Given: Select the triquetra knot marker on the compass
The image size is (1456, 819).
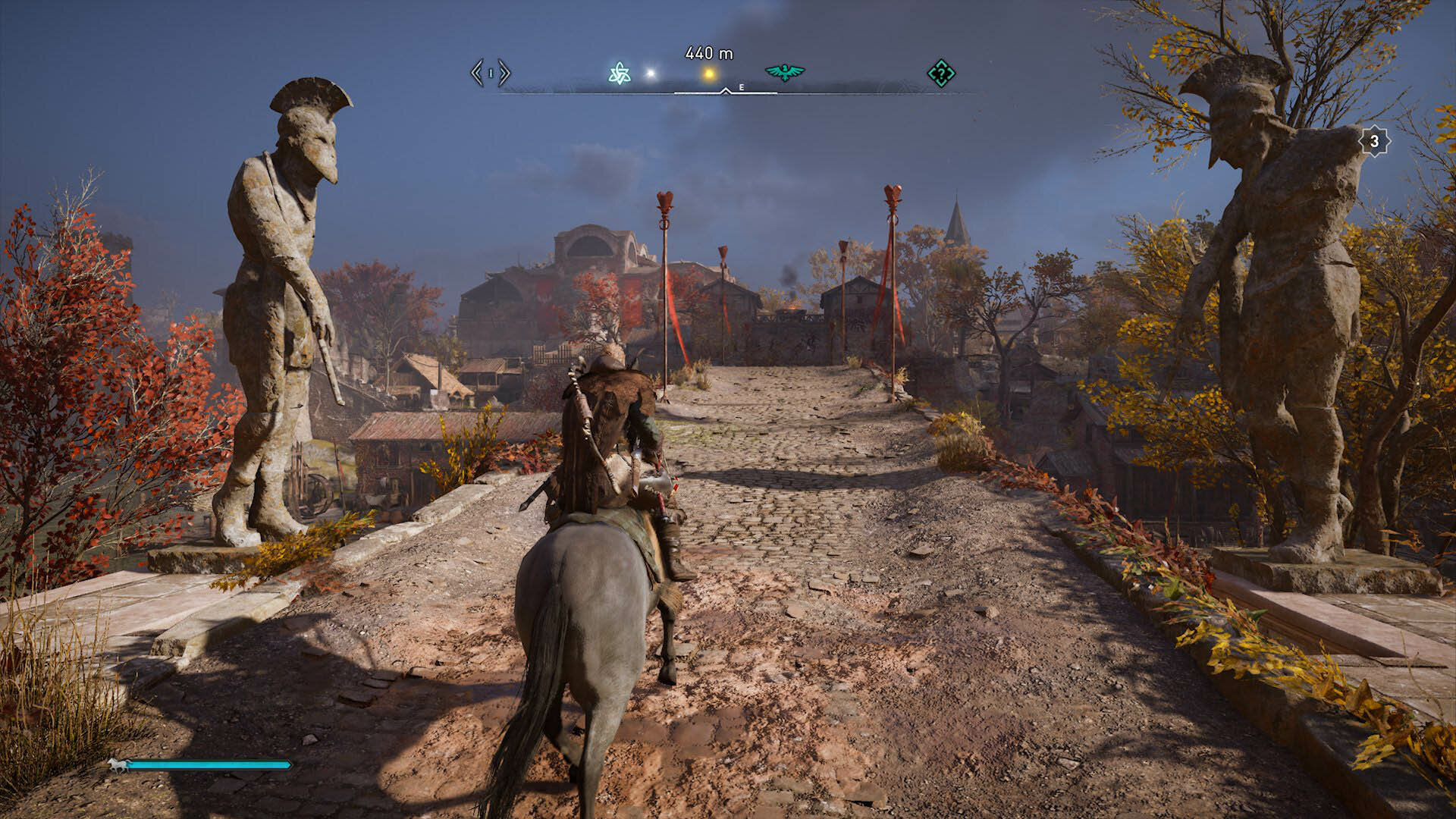Looking at the screenshot, I should pyautogui.click(x=619, y=74).
